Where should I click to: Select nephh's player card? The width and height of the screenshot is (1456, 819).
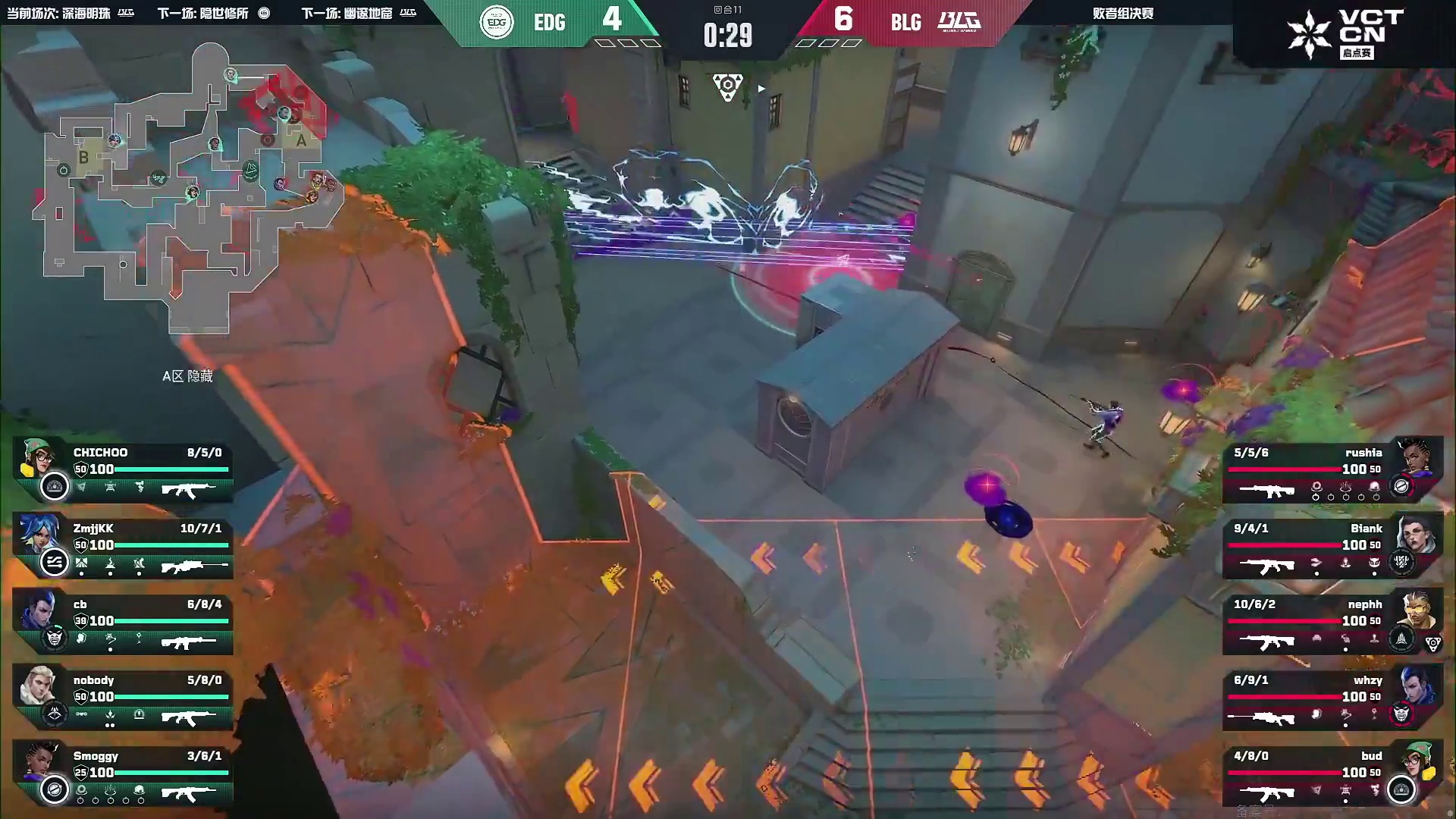(x=1331, y=622)
